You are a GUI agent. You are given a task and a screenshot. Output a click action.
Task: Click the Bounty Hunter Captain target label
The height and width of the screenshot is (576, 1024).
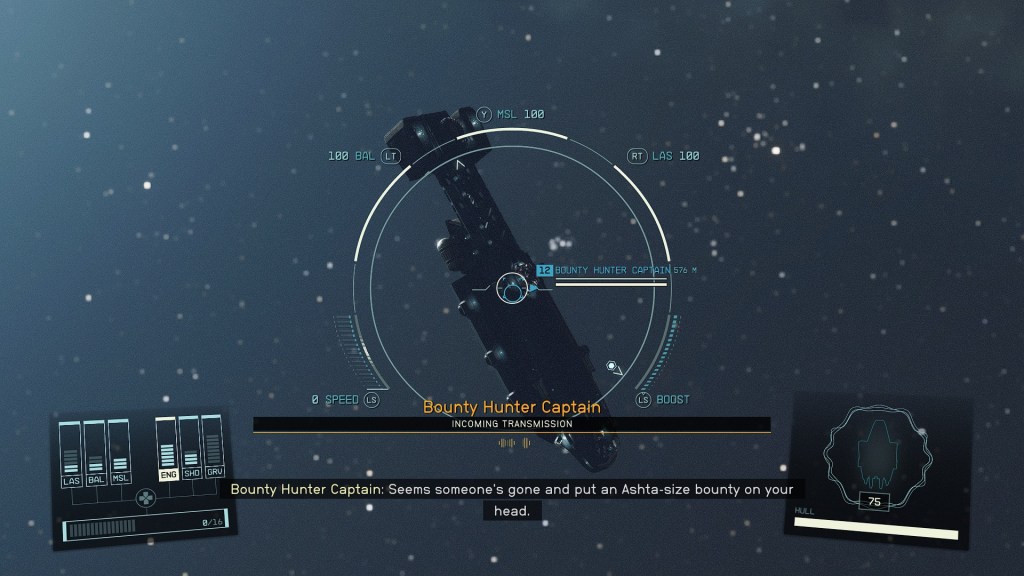tap(611, 270)
